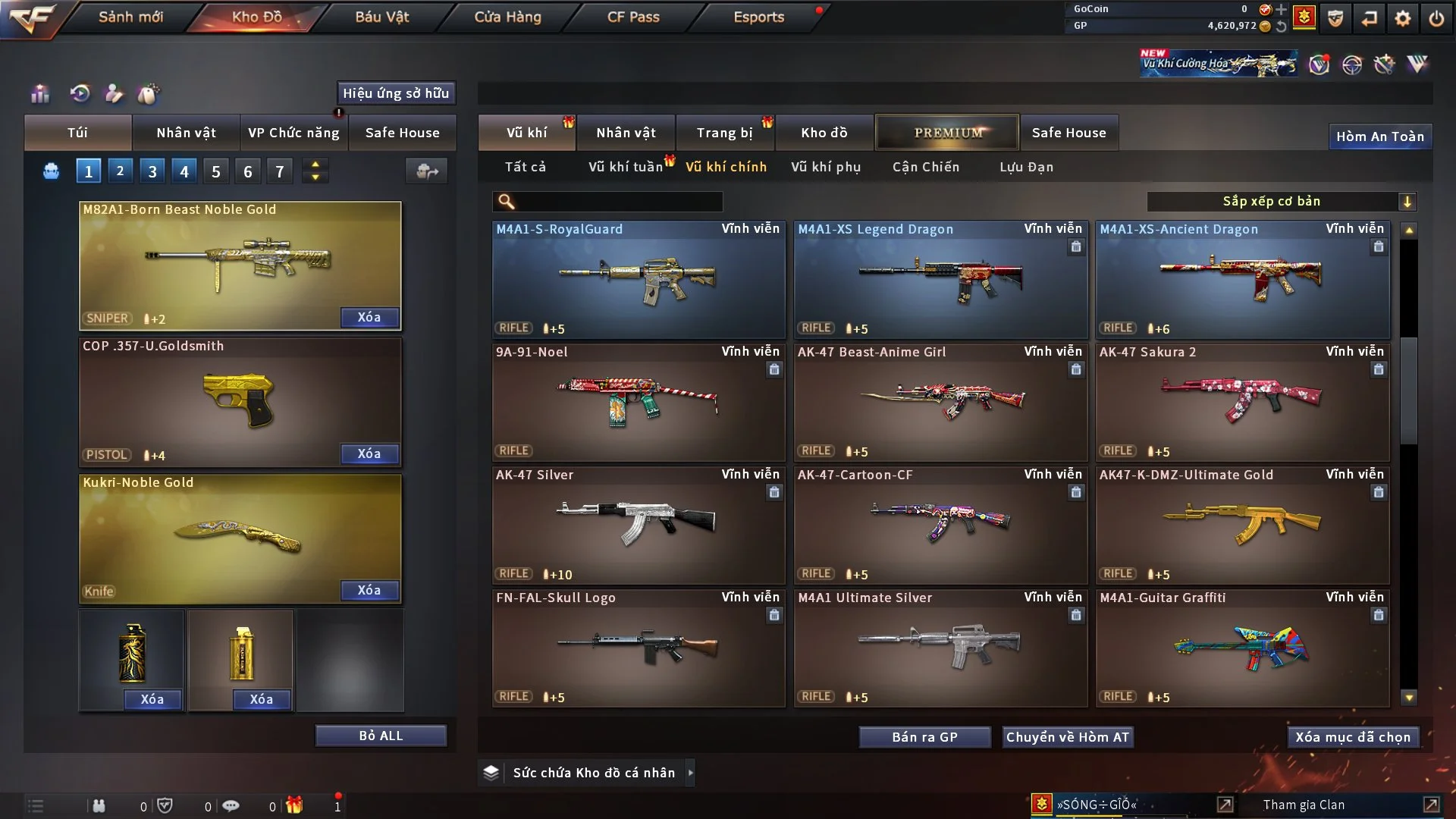The image size is (1456, 819).
Task: Choose the AK-47 Sakura 2 rifle
Action: (x=1242, y=403)
